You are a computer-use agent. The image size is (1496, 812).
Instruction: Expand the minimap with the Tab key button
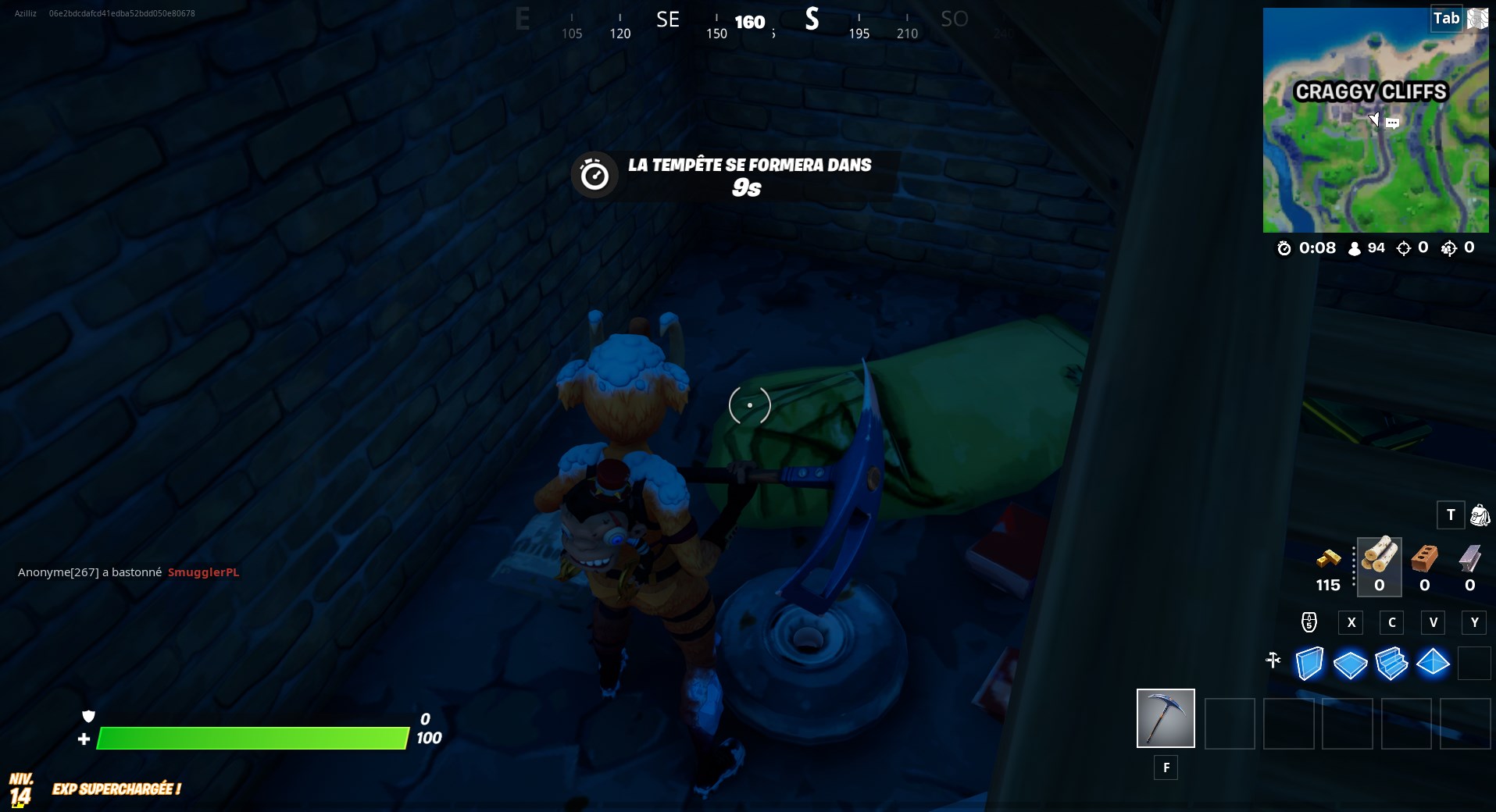coord(1446,18)
